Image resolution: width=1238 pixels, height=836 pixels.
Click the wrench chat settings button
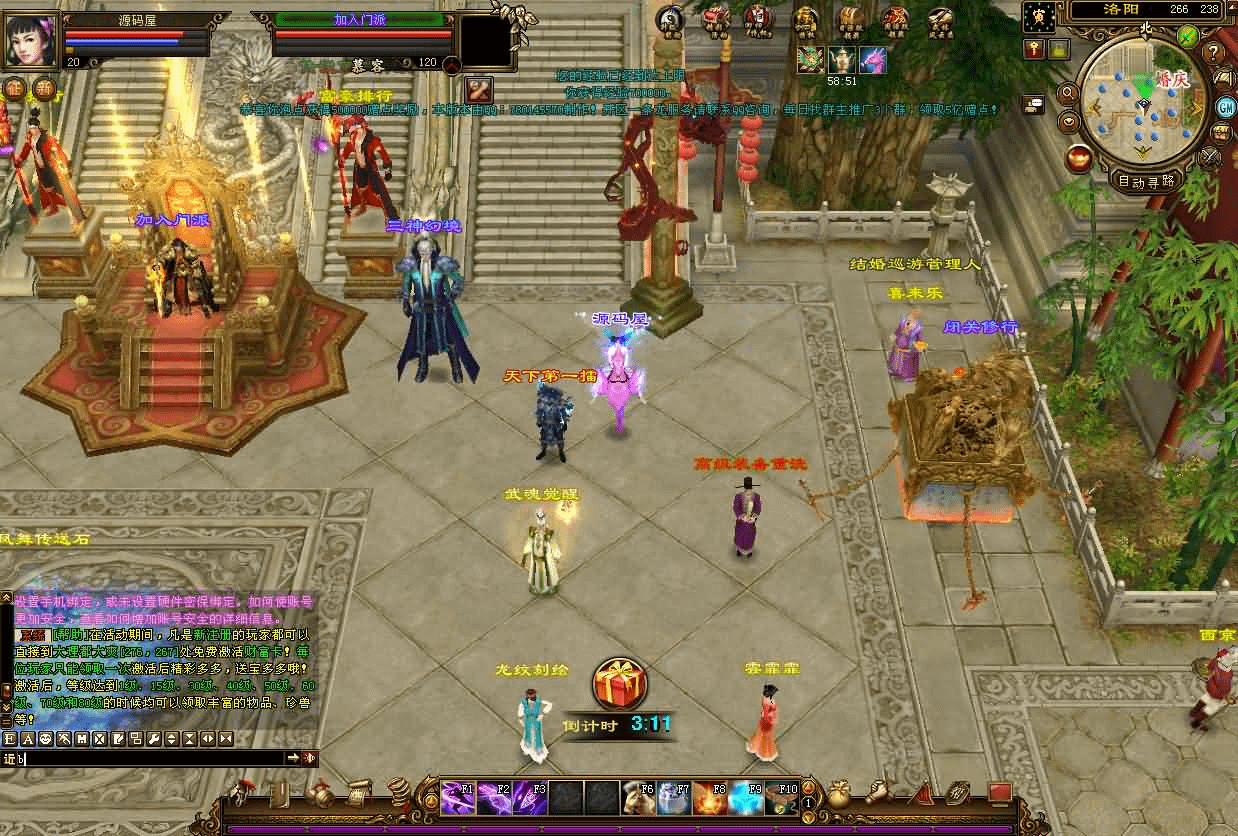coord(153,739)
